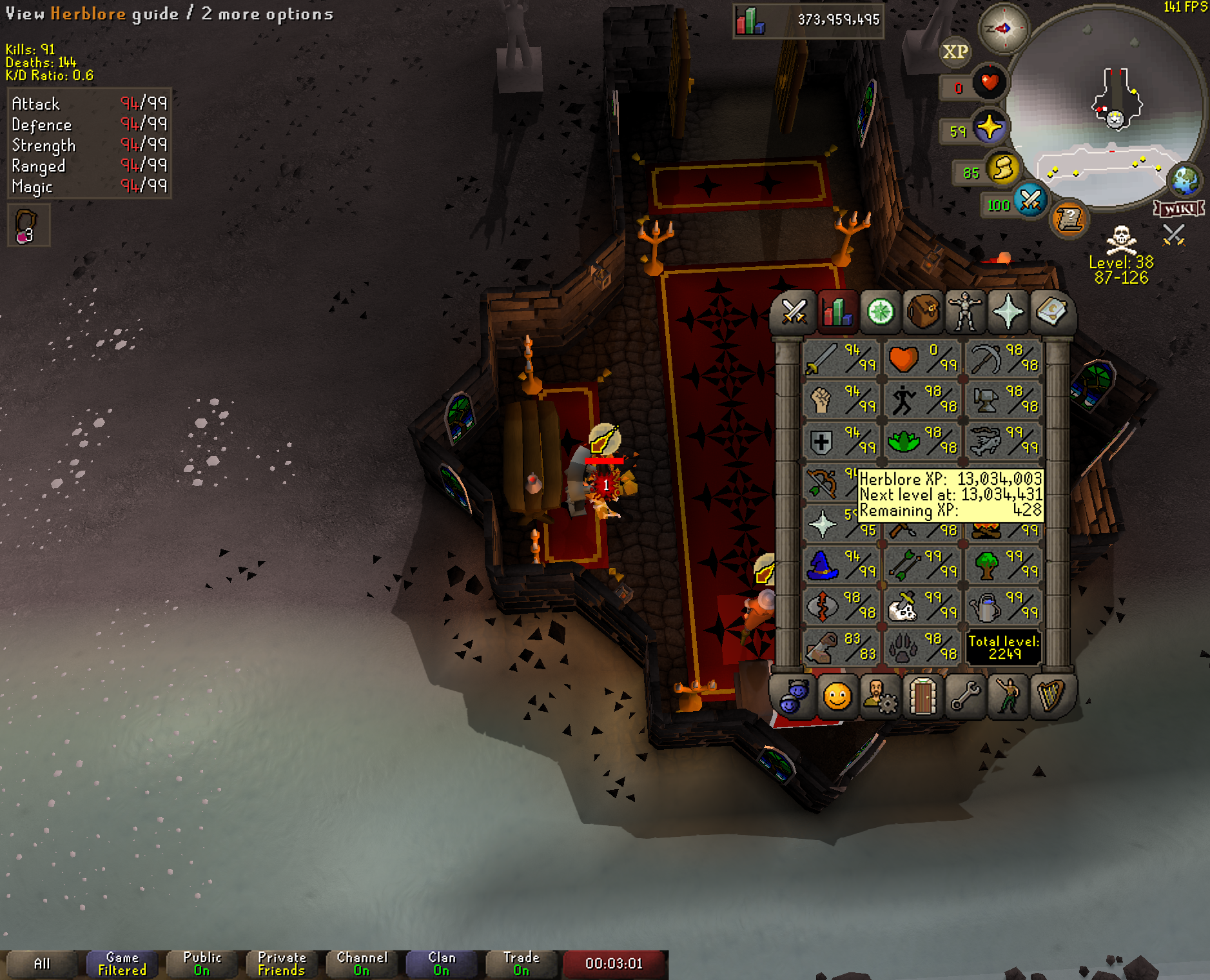Activate the Quick Prayers orb
1210x980 pixels.
[989, 128]
